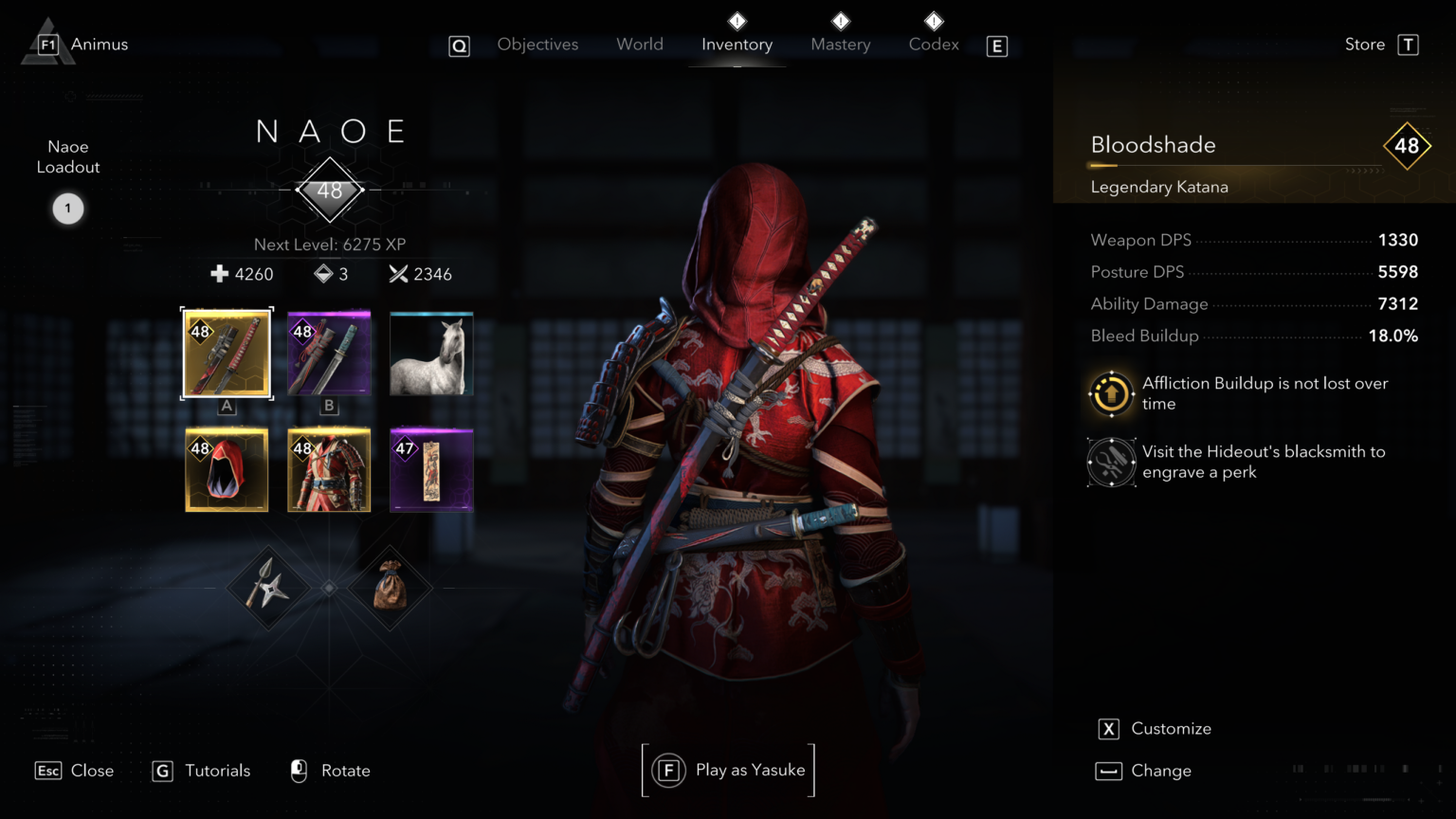Image resolution: width=1456 pixels, height=819 pixels.
Task: Click the Affliction Buildup perk icon
Action: point(1111,393)
